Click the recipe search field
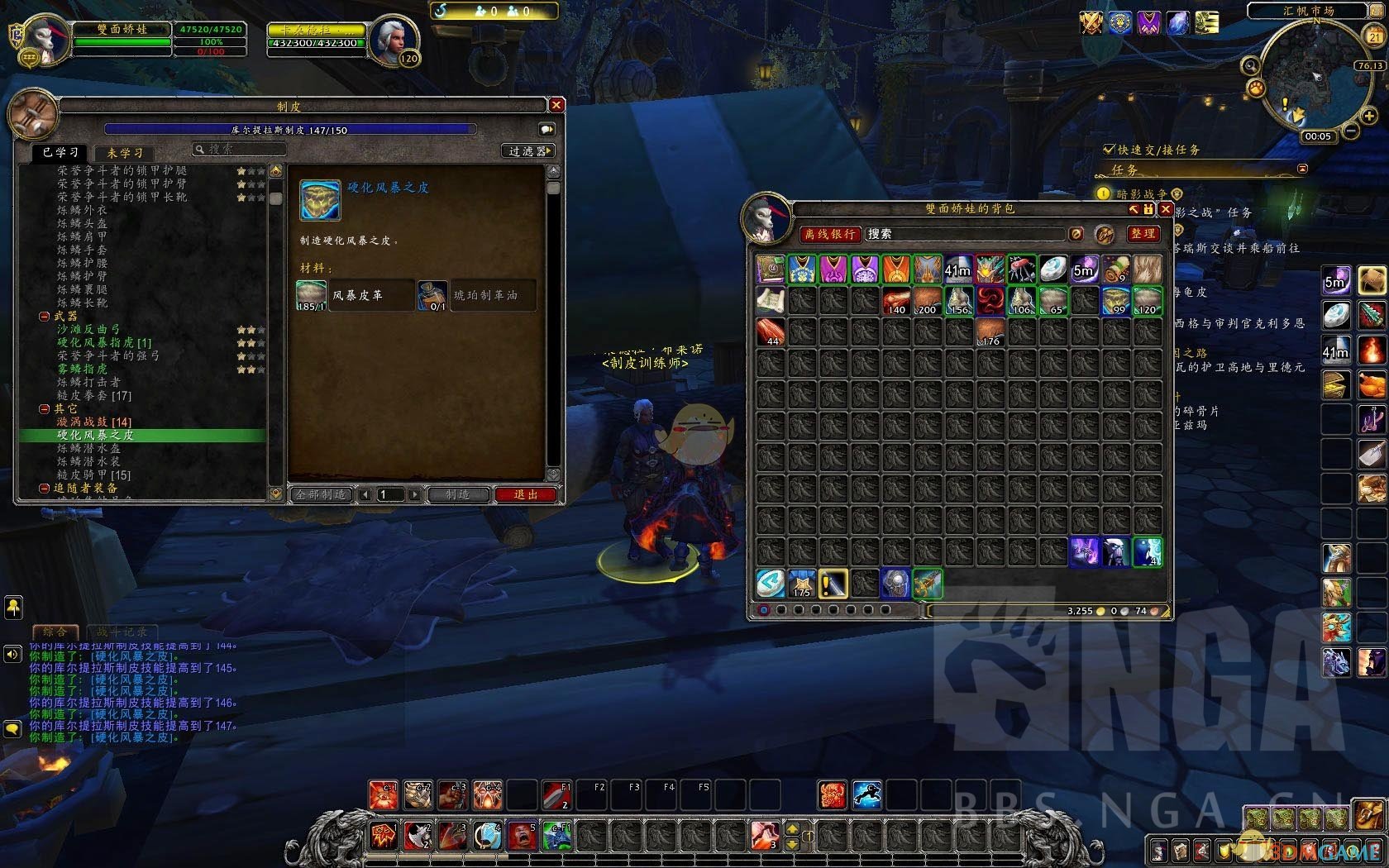This screenshot has width=1389, height=868. click(241, 150)
